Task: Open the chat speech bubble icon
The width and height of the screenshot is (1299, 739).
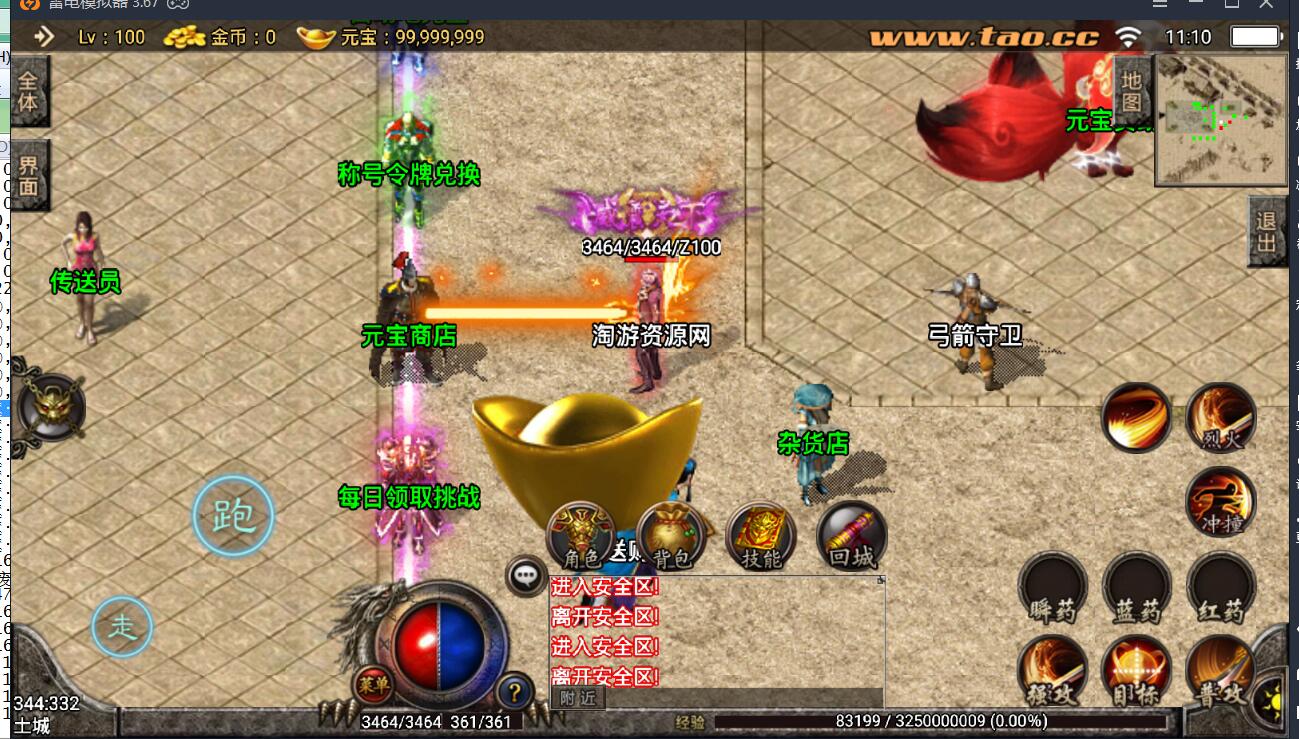Action: pyautogui.click(x=526, y=576)
